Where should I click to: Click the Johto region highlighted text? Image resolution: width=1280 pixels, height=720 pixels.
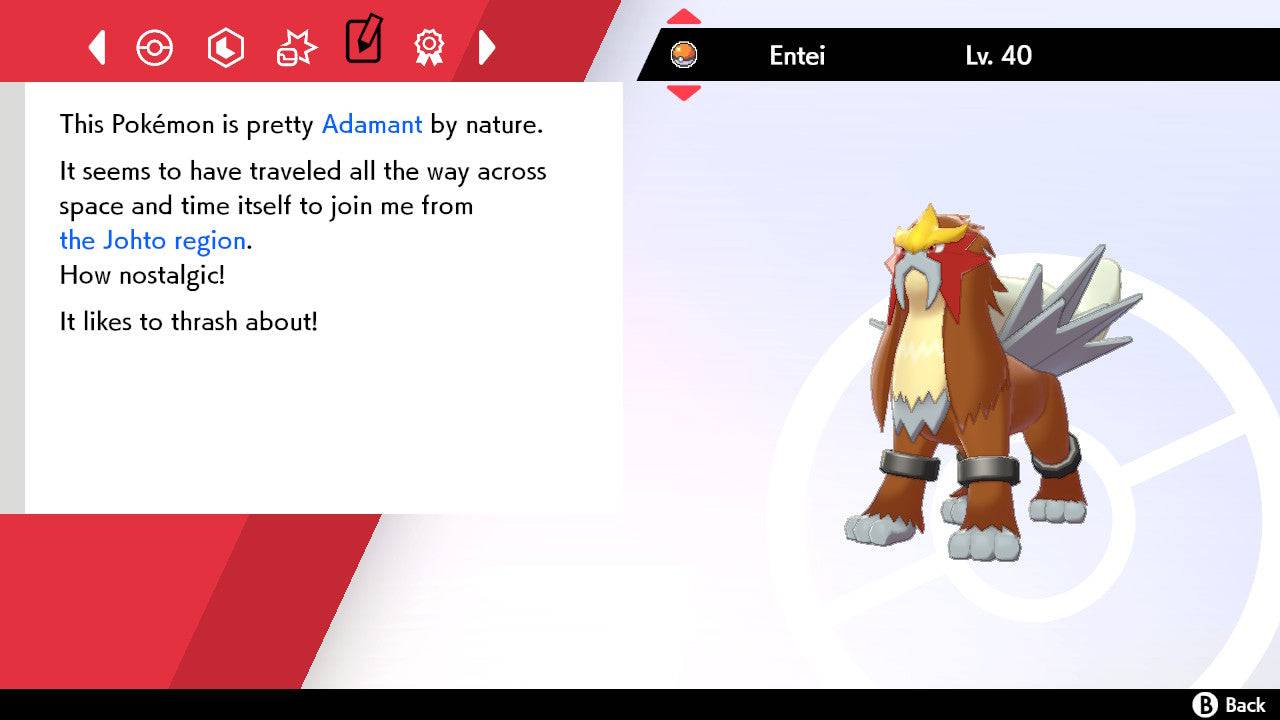pyautogui.click(x=152, y=240)
